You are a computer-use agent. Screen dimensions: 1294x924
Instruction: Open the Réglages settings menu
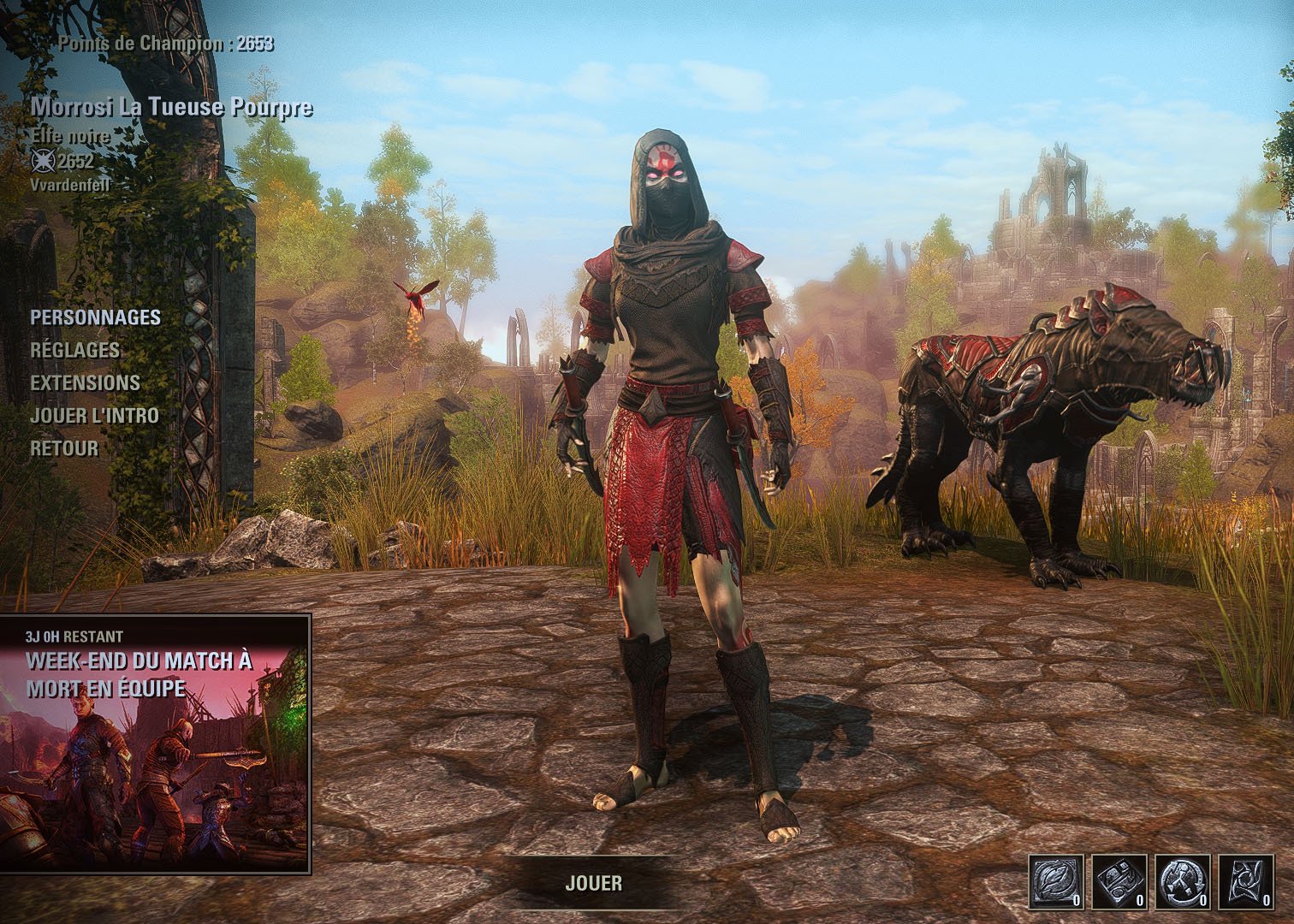(x=74, y=350)
